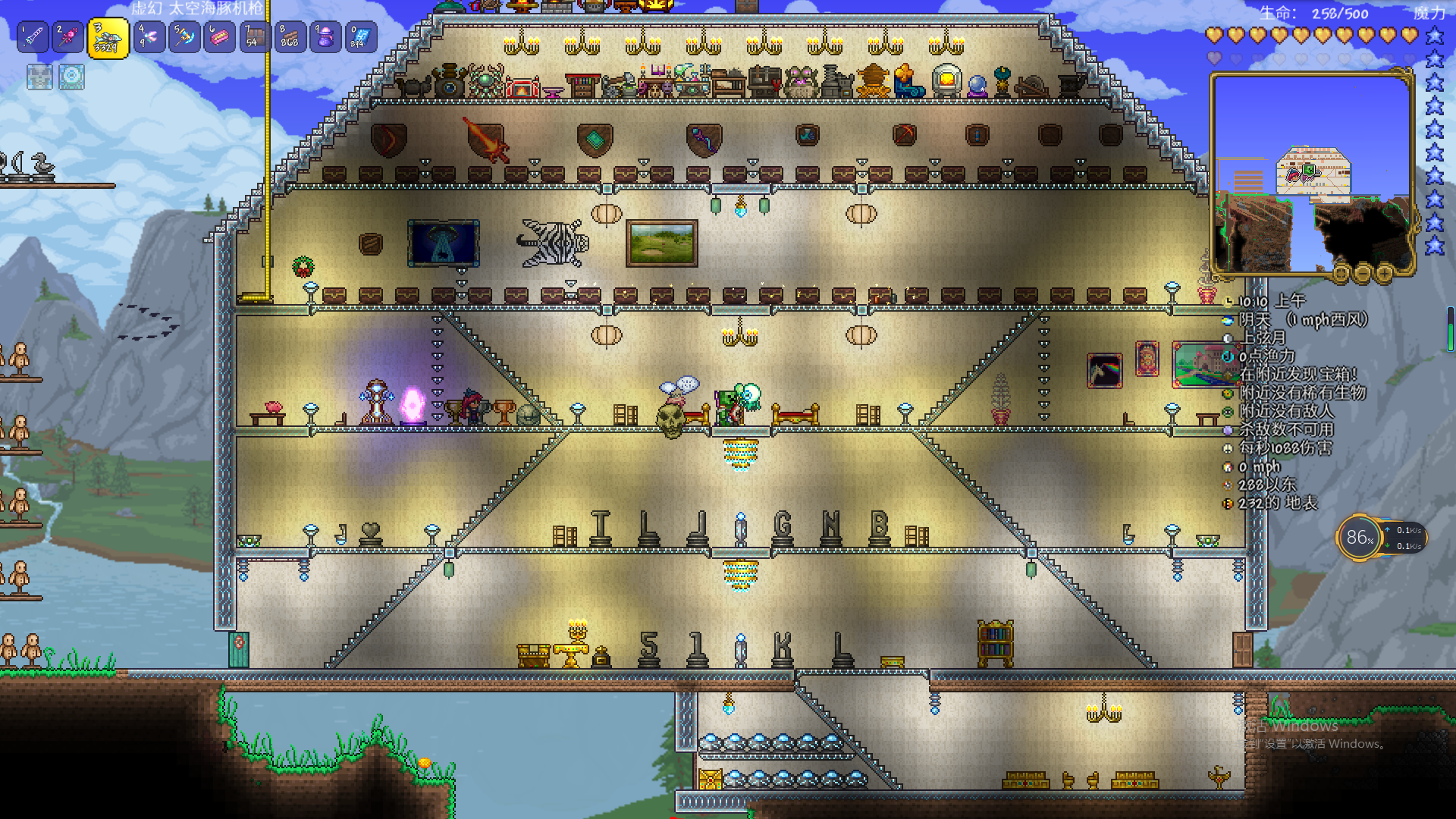
Task: Pick the rainbow wings item in slot 4
Action: pyautogui.click(x=149, y=36)
